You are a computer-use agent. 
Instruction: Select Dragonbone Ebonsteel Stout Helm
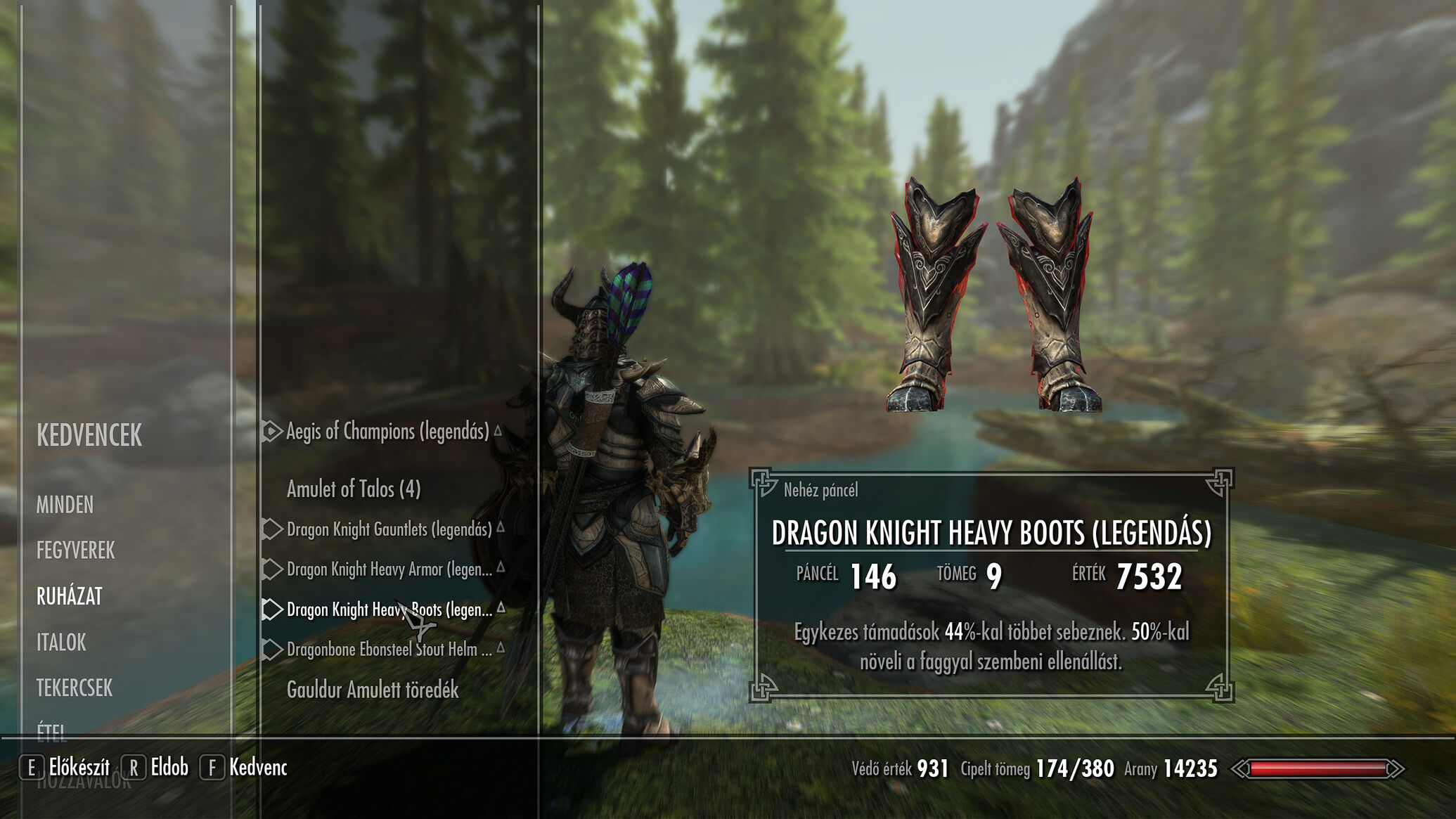pyautogui.click(x=389, y=649)
